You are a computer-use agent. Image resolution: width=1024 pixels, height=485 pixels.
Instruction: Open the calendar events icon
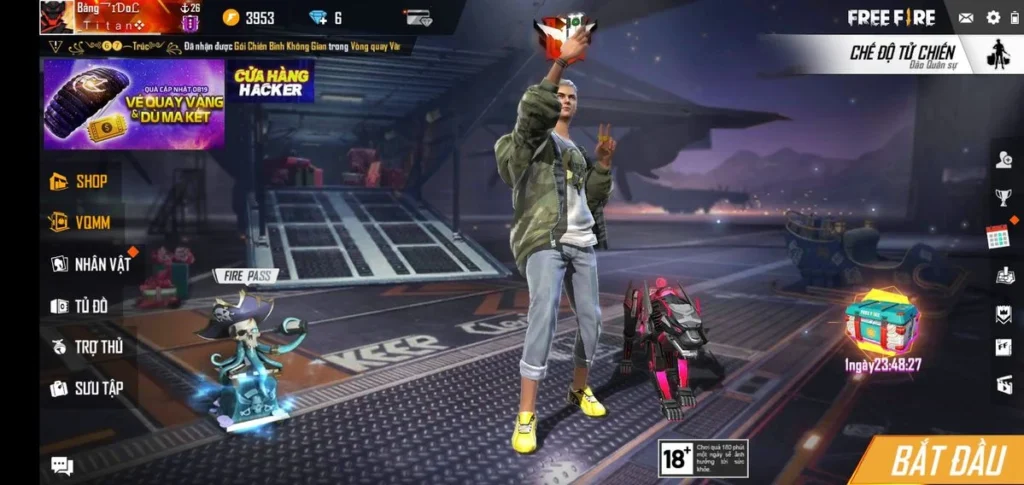[997, 237]
